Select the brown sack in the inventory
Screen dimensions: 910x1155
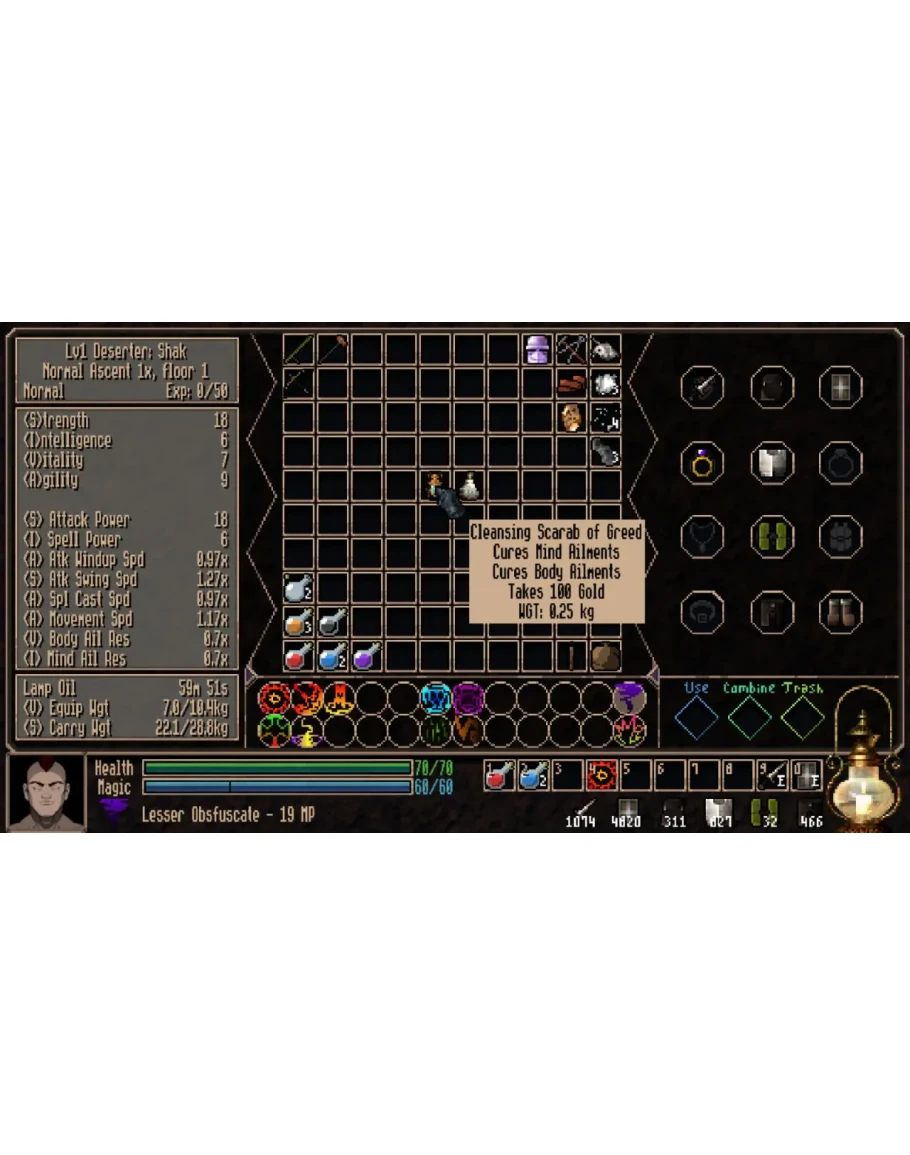(604, 656)
